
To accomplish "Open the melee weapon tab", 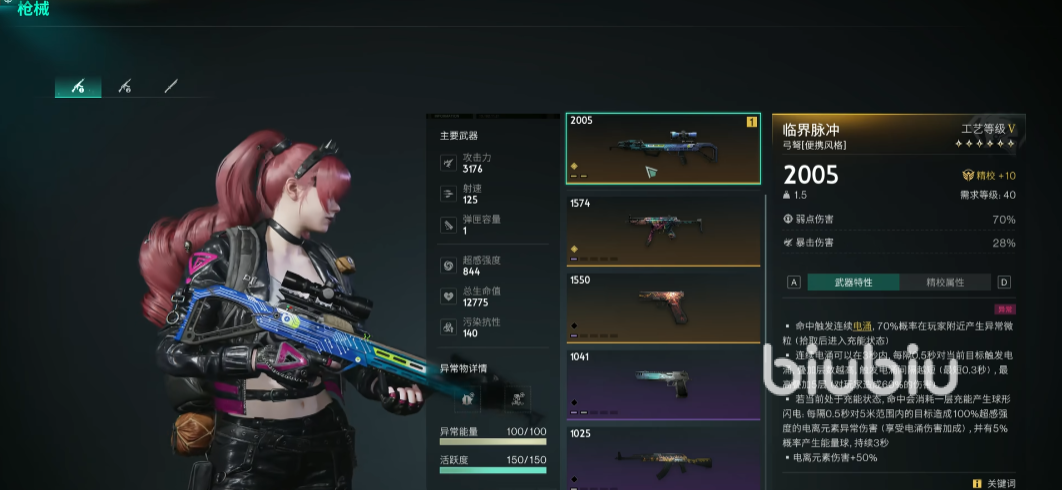I will click(171, 87).
